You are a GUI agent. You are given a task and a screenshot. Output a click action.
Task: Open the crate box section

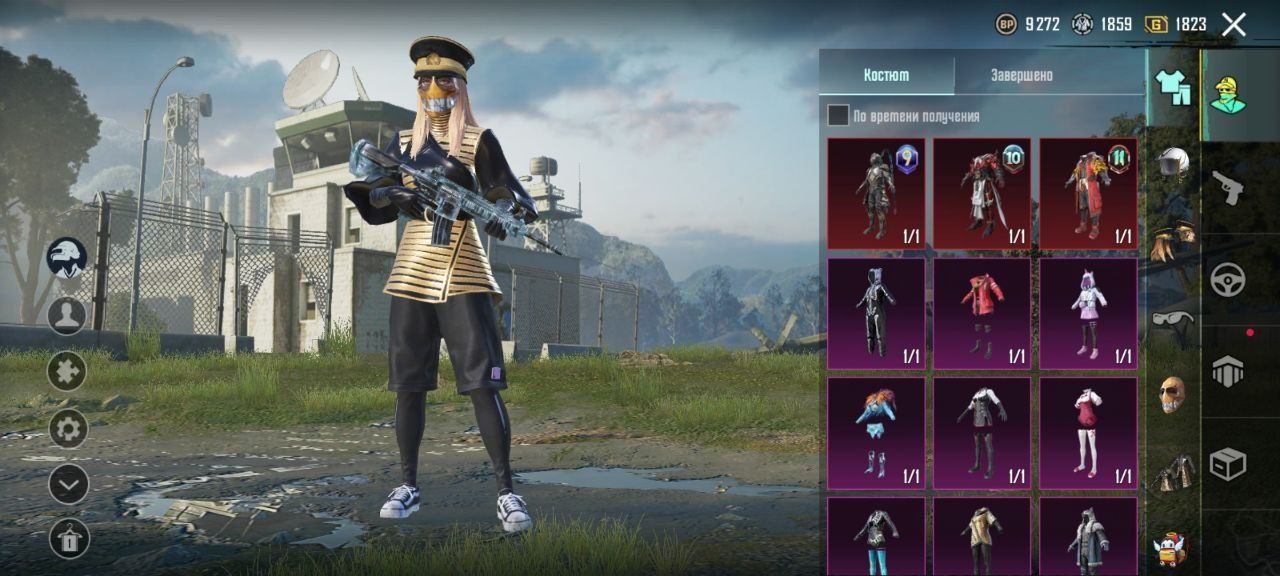1228,463
